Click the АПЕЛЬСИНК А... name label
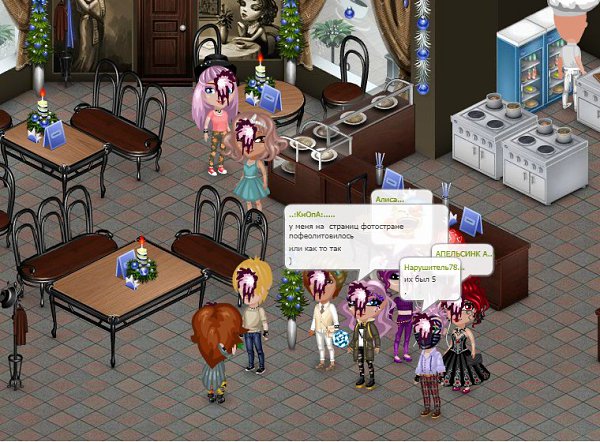Image resolution: width=600 pixels, height=442 pixels. coord(463,254)
